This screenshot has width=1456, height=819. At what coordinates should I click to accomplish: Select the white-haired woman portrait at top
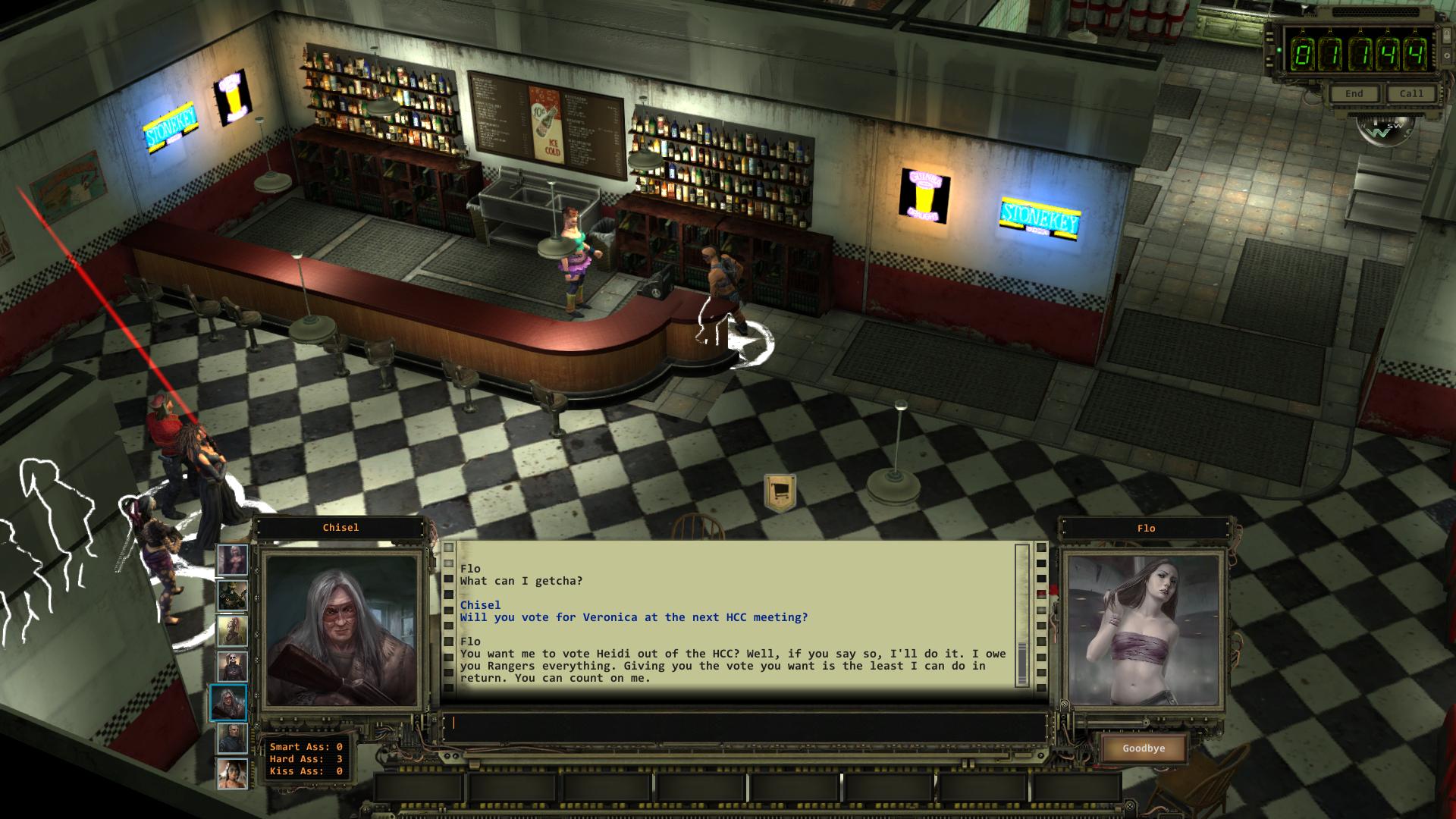[x=232, y=560]
